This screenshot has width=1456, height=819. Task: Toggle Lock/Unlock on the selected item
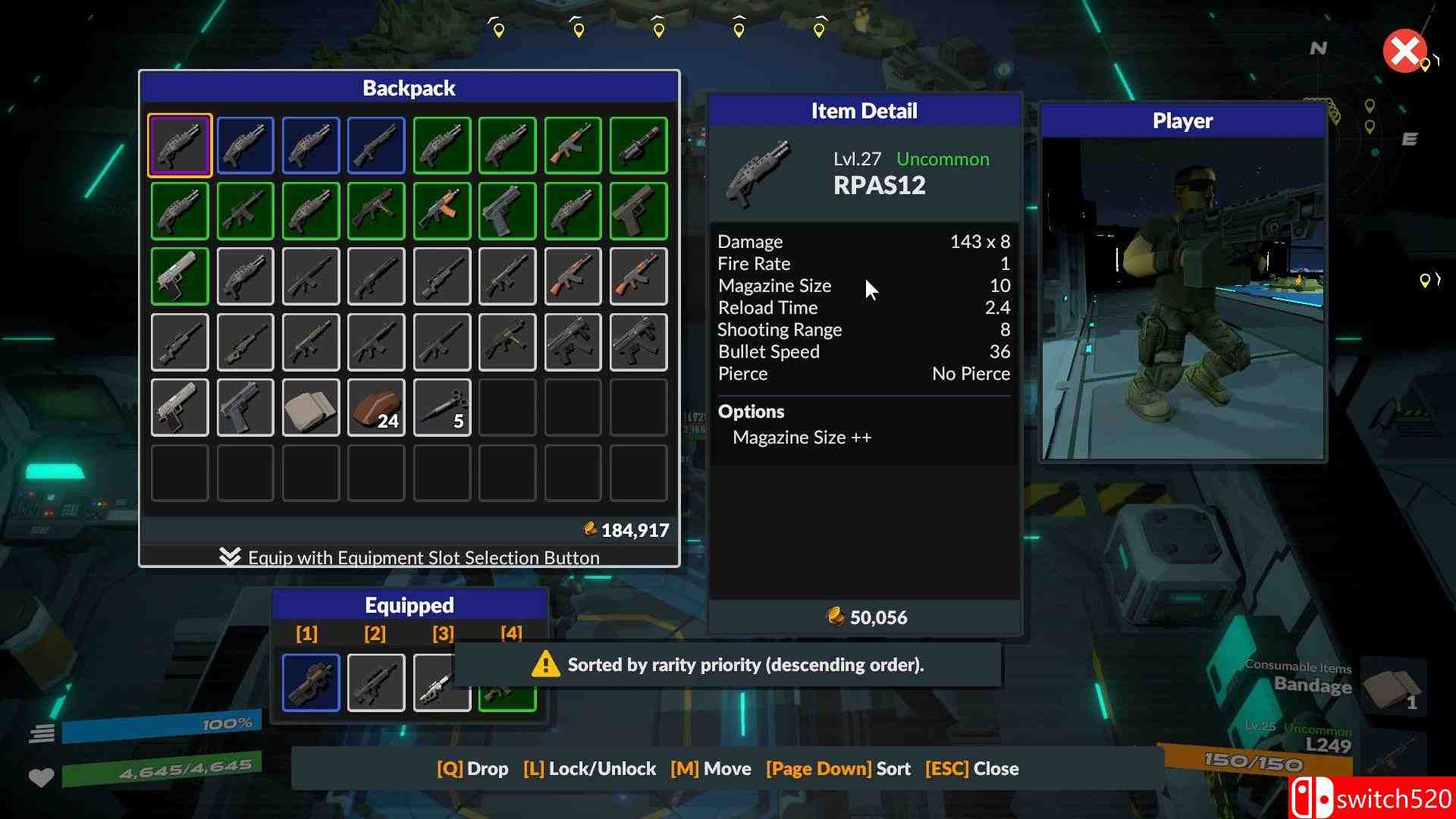589,769
